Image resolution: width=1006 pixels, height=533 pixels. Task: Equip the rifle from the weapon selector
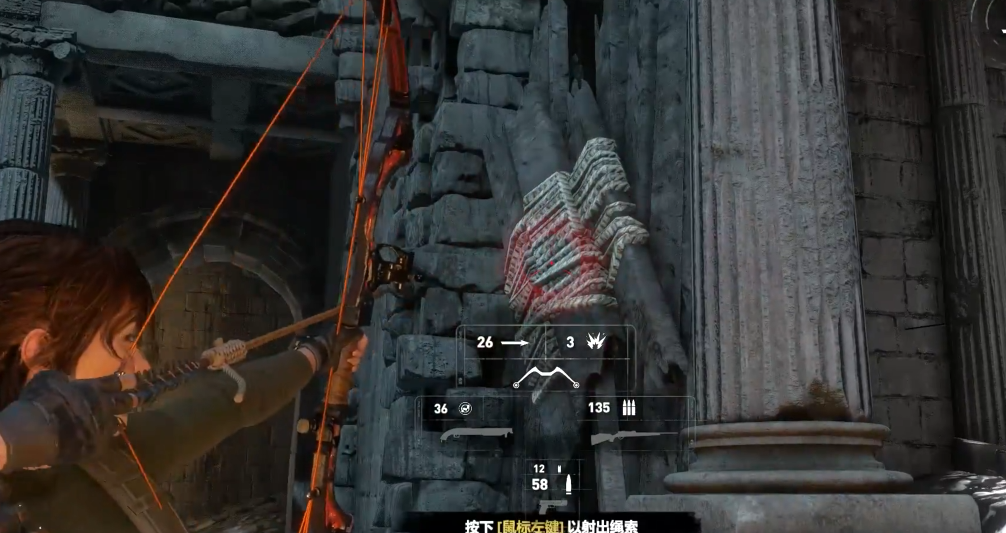tap(627, 437)
